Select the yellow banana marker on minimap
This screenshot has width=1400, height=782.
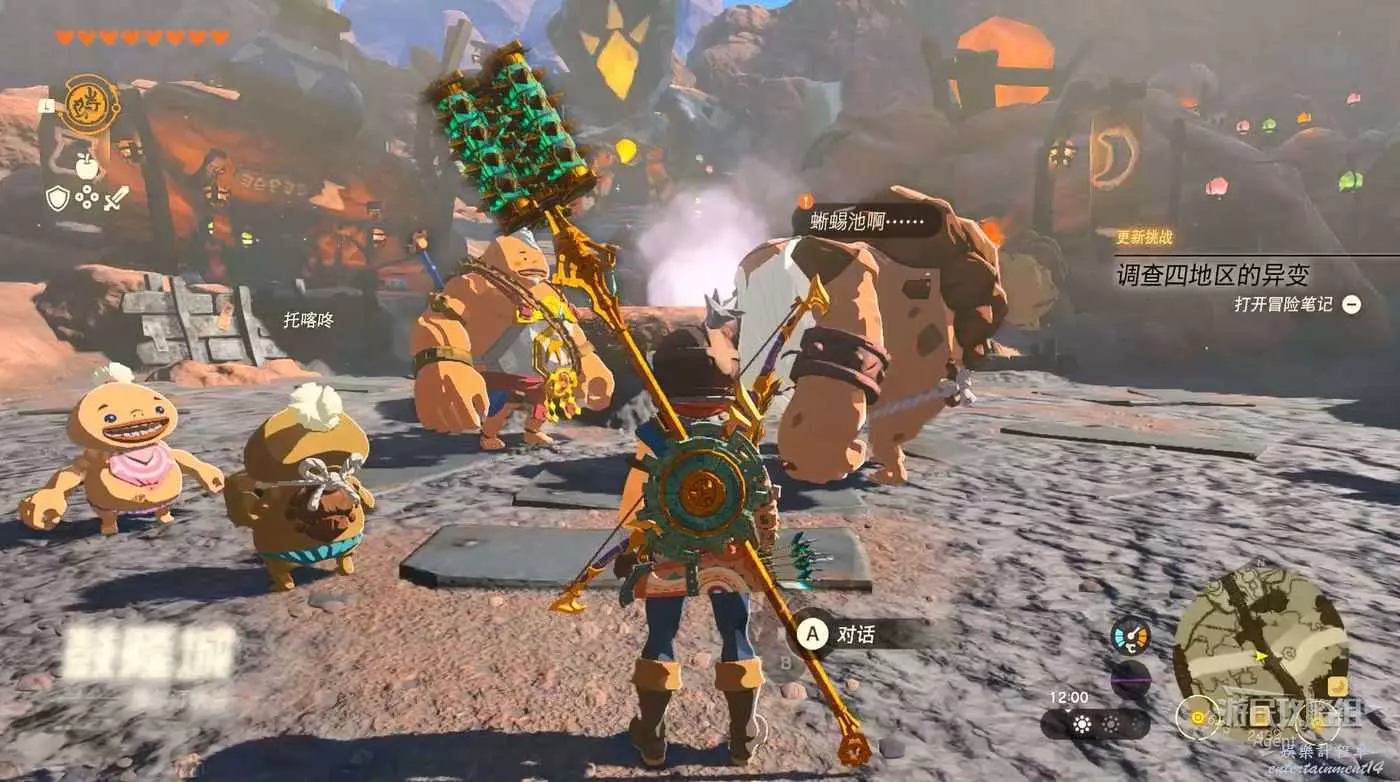pyautogui.click(x=1336, y=686)
